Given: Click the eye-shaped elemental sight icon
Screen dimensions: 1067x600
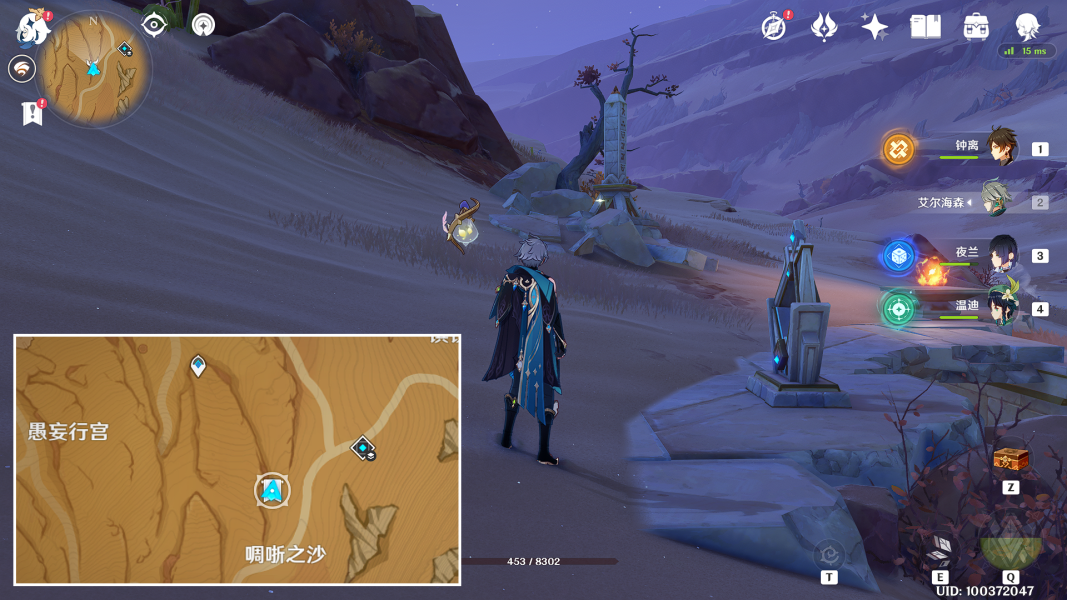Looking at the screenshot, I should coord(154,24).
